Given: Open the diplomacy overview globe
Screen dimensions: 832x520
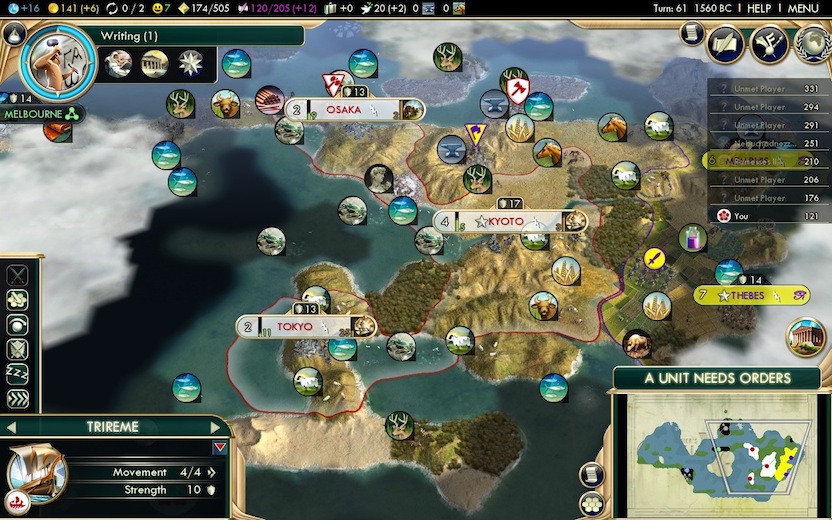Looking at the screenshot, I should coord(811,43).
